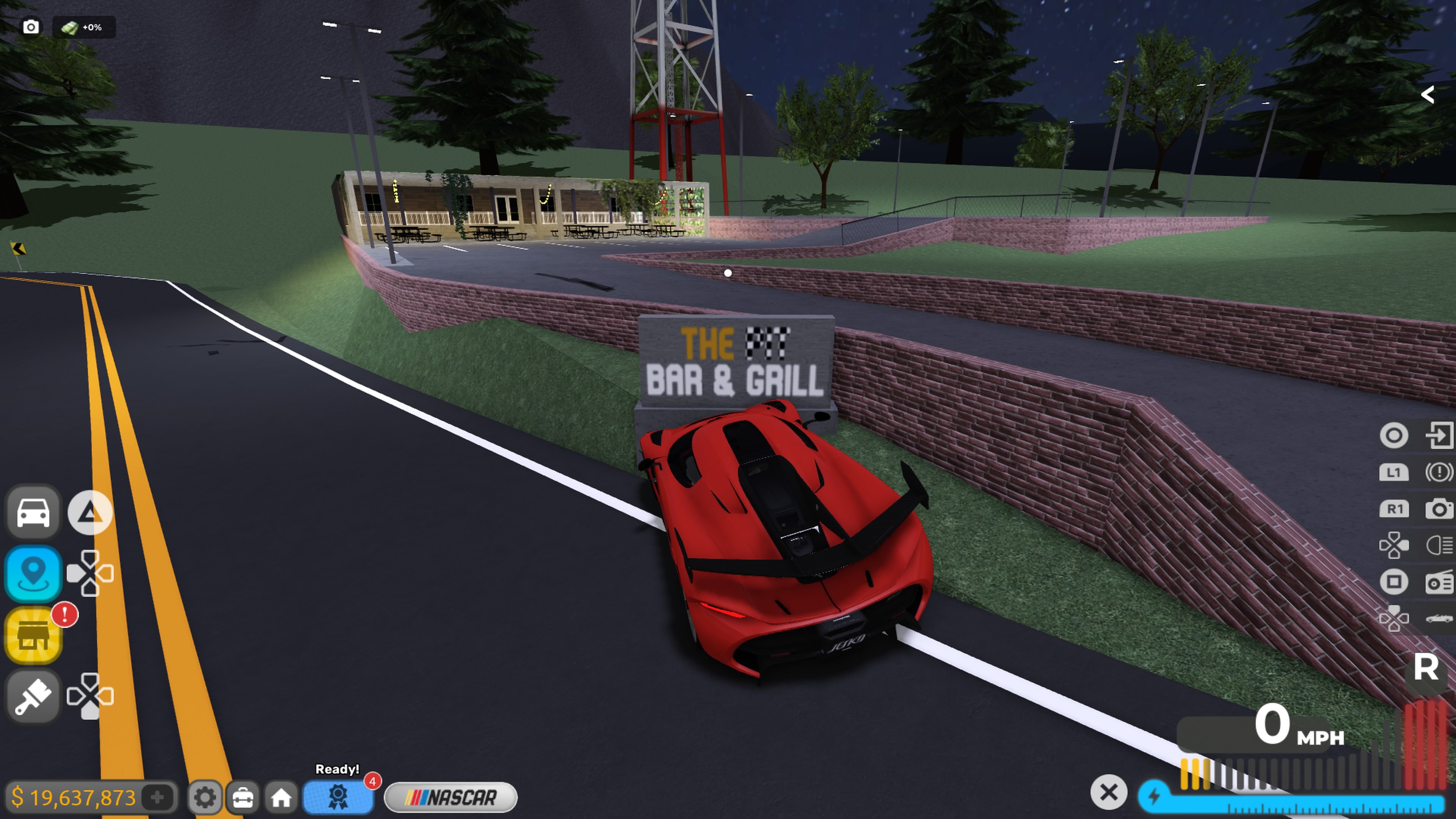Screen dimensions: 1456x819
Task: Exit the vehicle via door icon
Action: [1438, 435]
